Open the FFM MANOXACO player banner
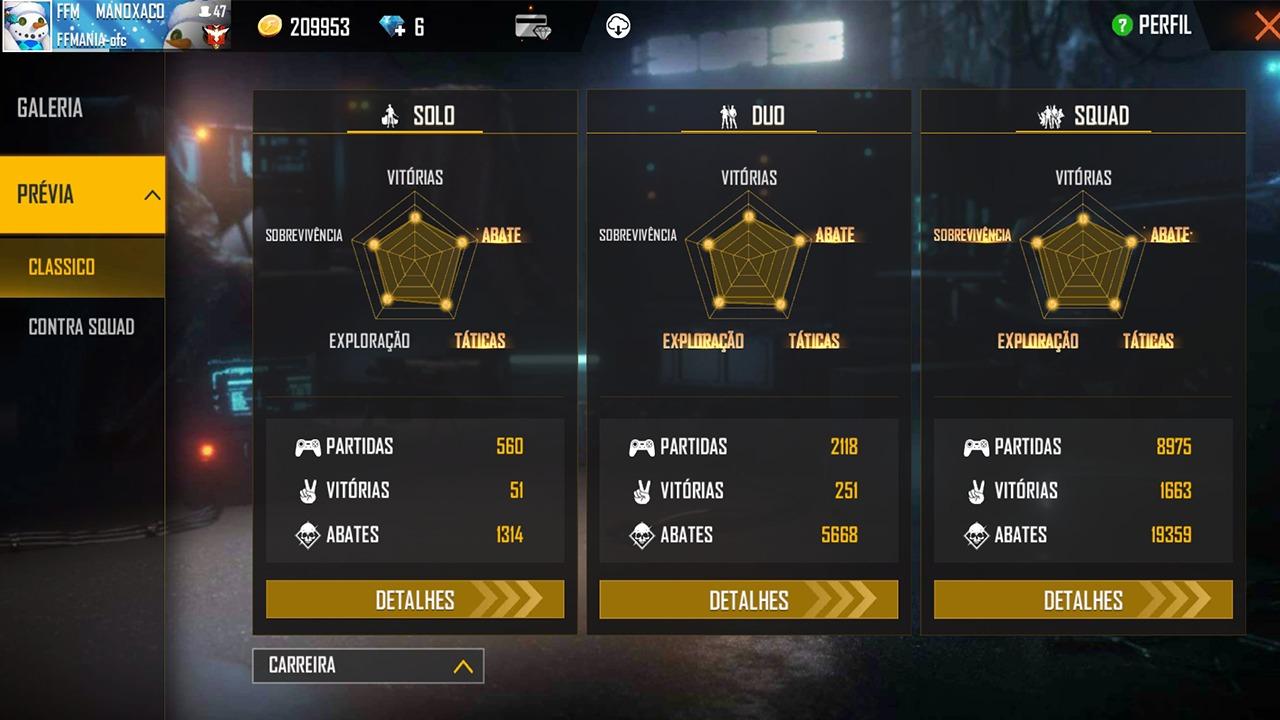The height and width of the screenshot is (720, 1280). point(116,26)
